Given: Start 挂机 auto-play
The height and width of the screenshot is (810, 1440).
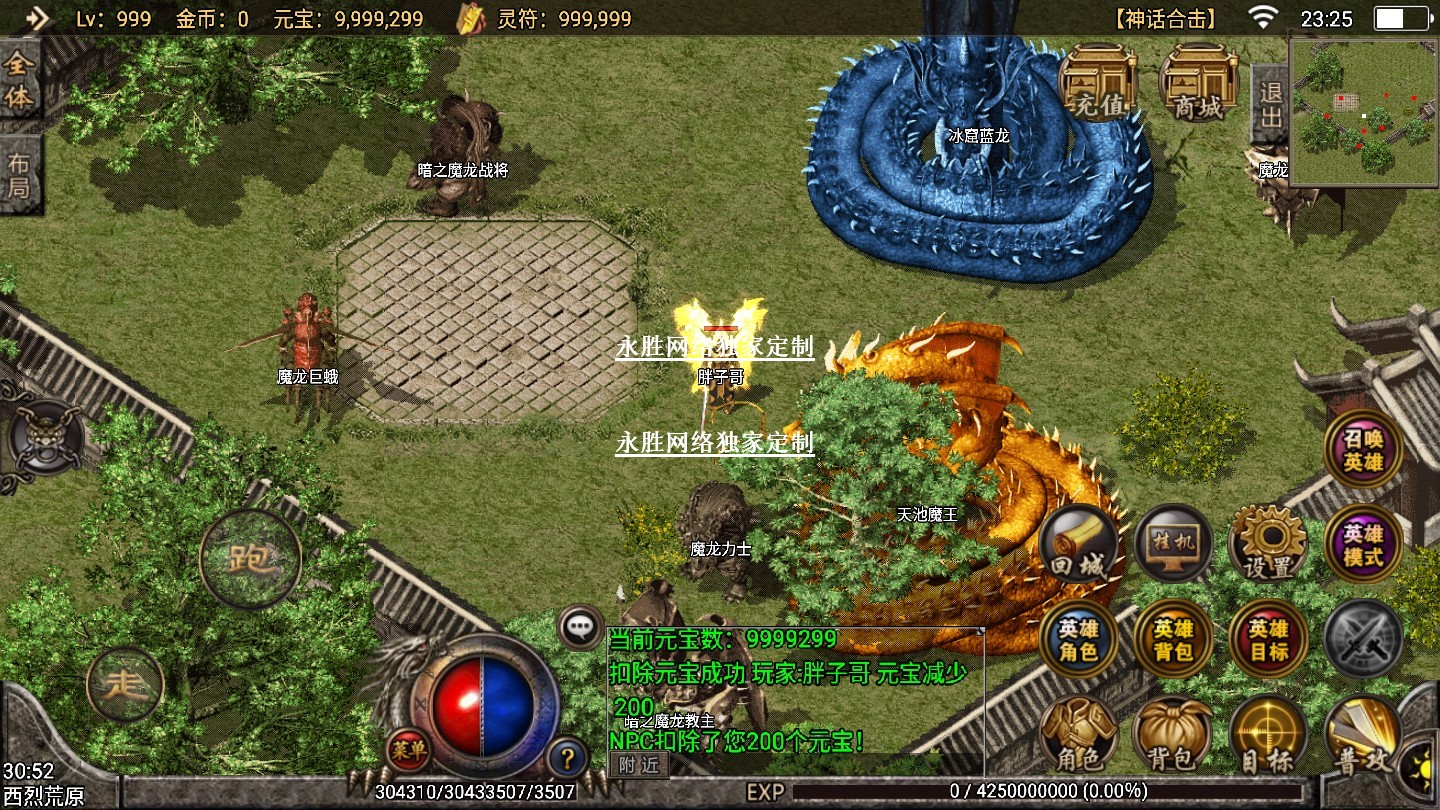Looking at the screenshot, I should tap(1173, 546).
